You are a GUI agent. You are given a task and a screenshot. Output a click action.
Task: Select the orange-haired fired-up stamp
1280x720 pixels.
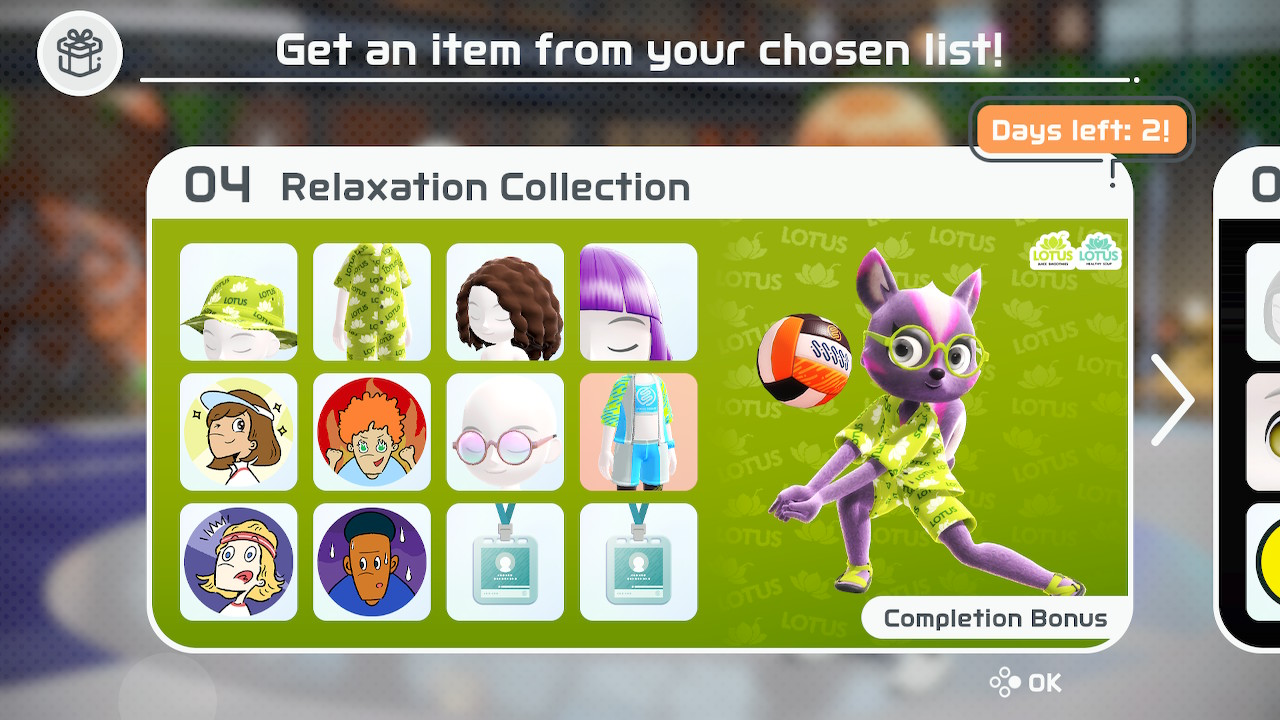[x=372, y=432]
